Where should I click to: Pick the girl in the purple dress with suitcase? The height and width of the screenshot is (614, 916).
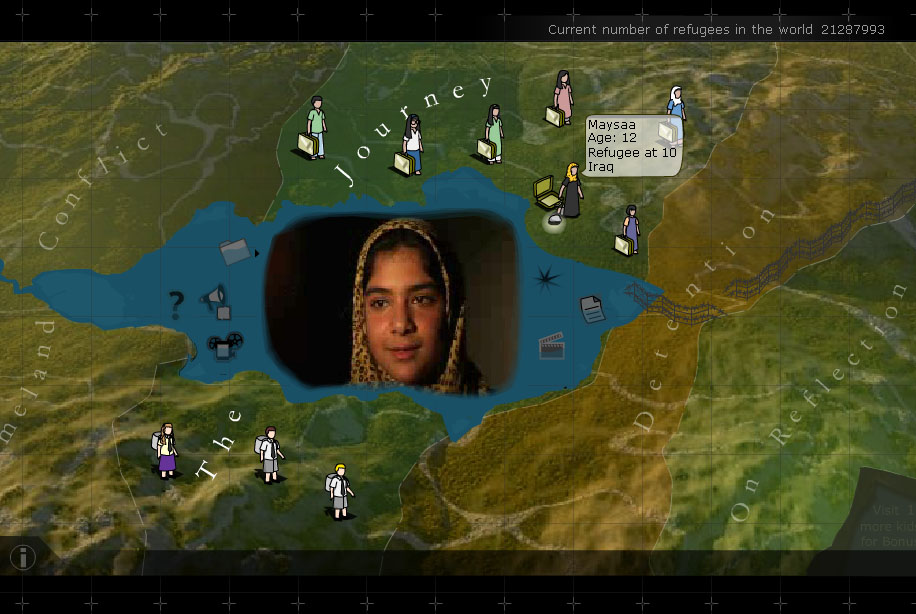(x=631, y=231)
